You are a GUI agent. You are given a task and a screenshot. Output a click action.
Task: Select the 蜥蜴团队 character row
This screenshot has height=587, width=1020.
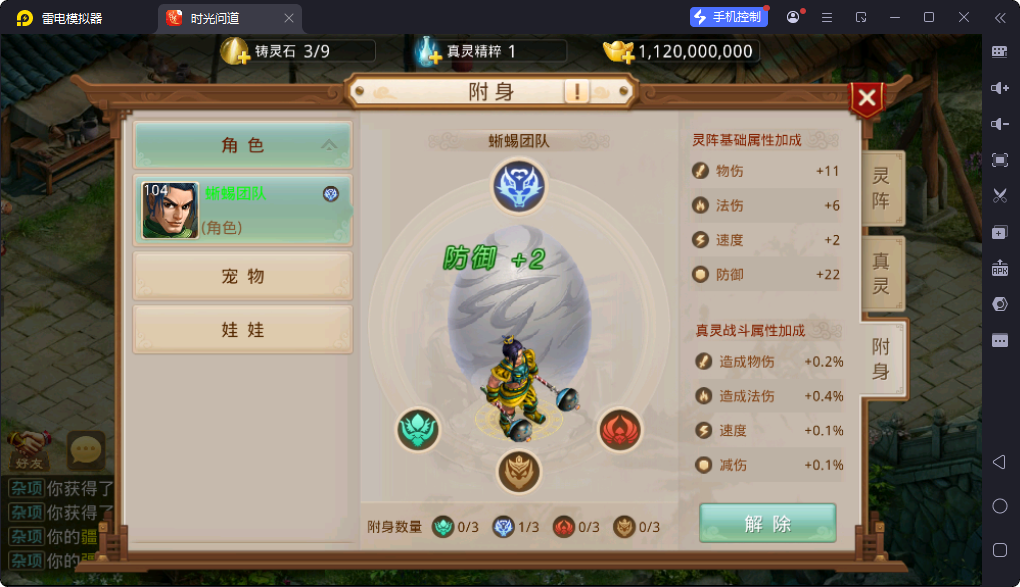(x=243, y=210)
